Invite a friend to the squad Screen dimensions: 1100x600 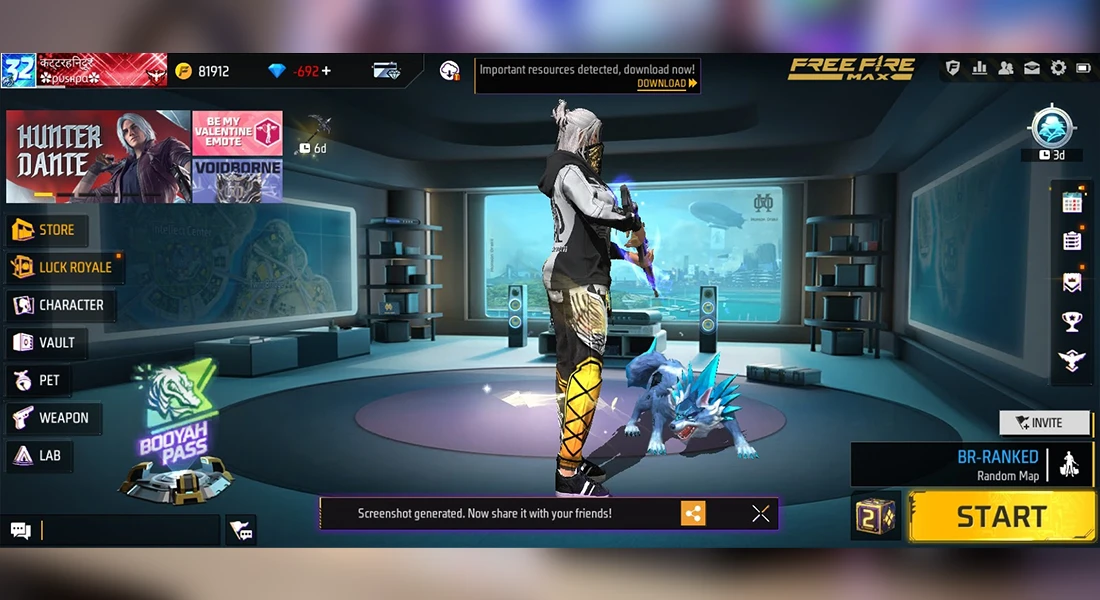[1045, 423]
